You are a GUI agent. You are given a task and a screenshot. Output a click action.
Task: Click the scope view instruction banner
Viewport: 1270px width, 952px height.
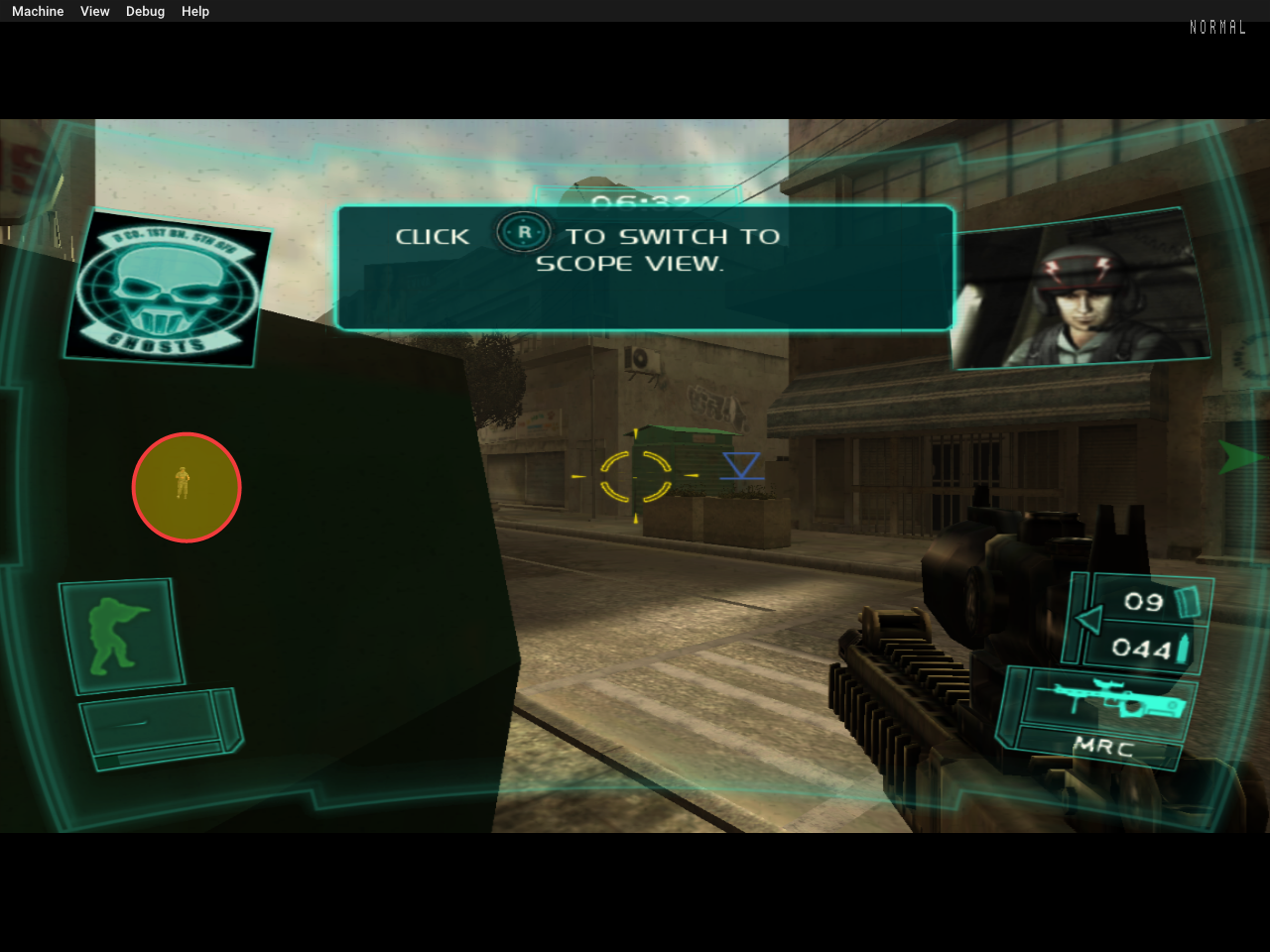tap(645, 266)
